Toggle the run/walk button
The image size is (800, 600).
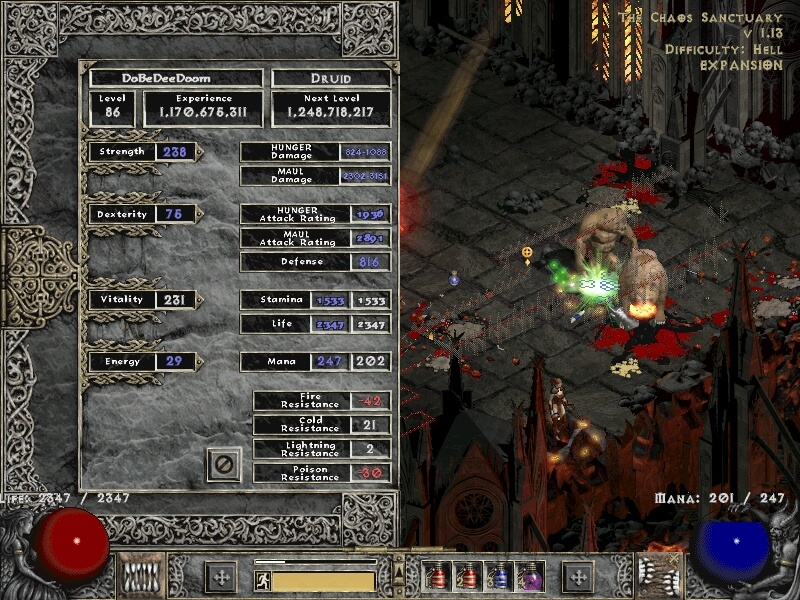(x=263, y=580)
